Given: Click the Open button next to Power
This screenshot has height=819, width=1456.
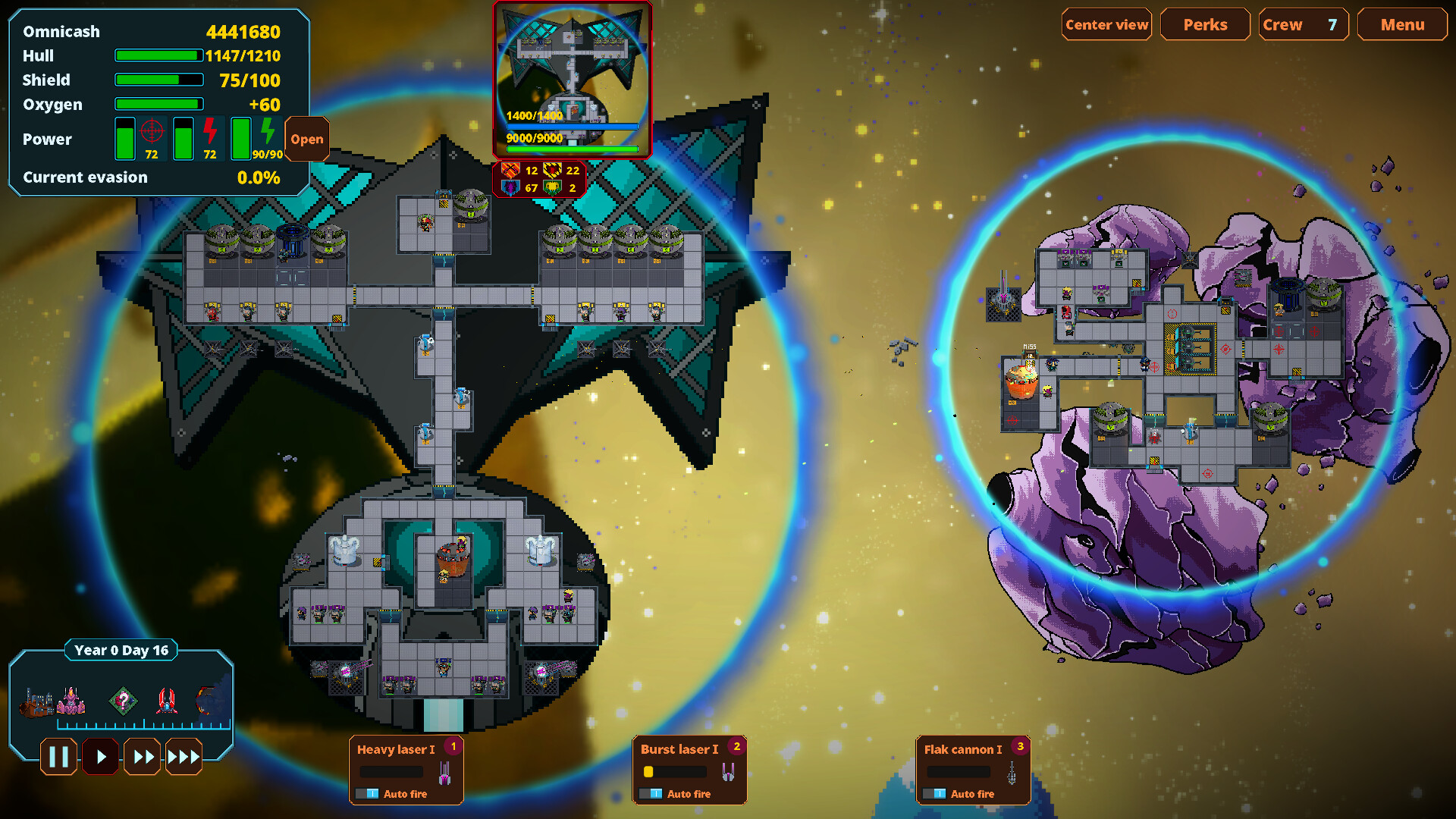Looking at the screenshot, I should [306, 139].
